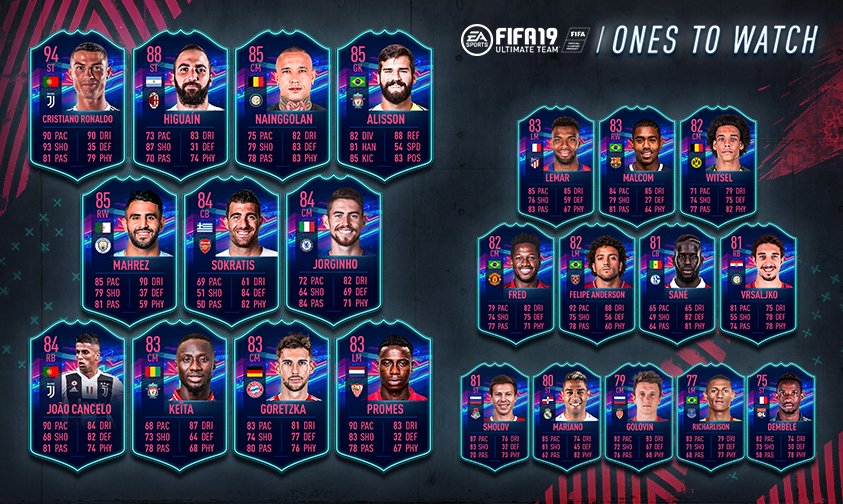Select the Smolov card
Viewport: 843px width, 504px height.
click(496, 418)
